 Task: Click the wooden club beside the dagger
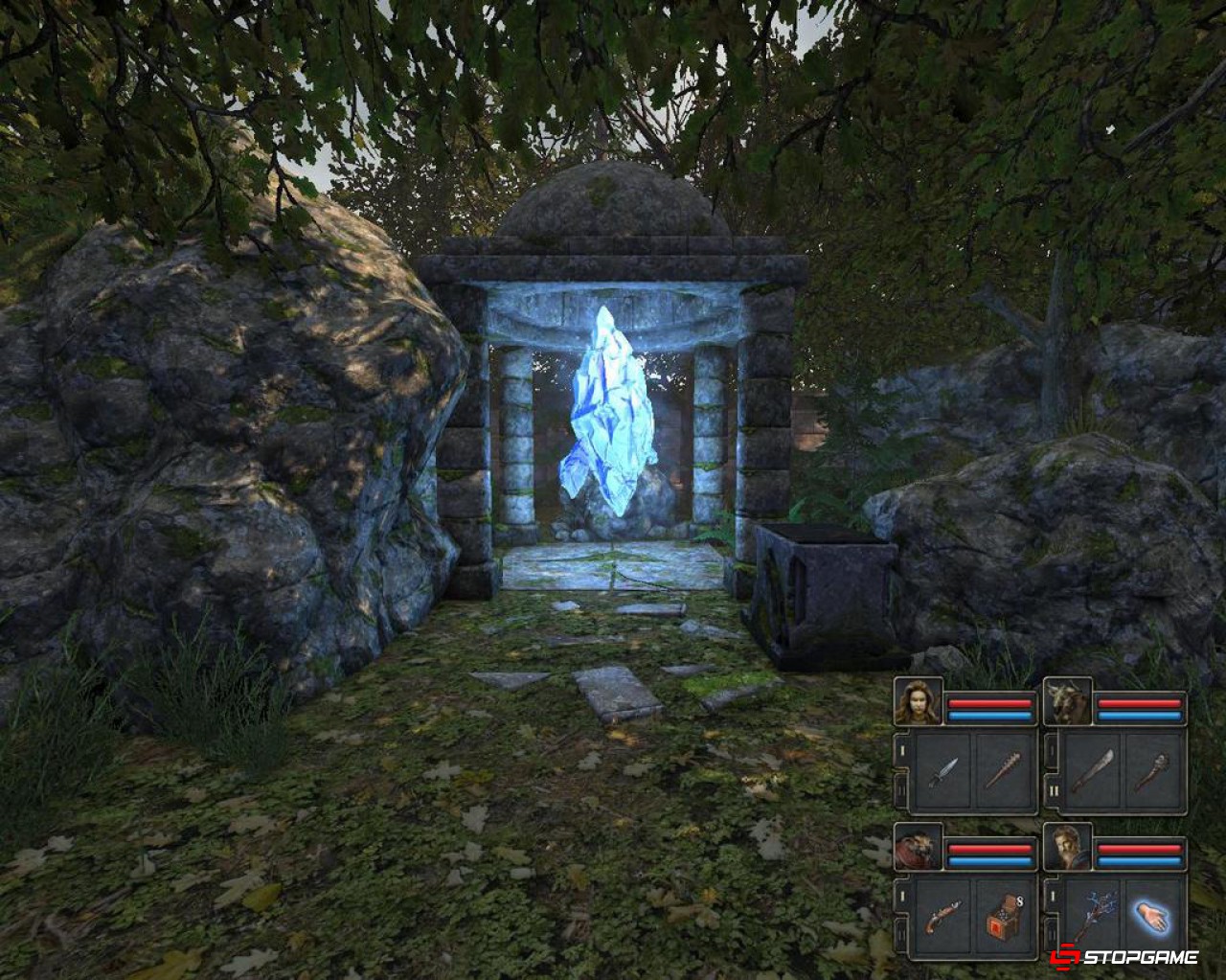tap(1006, 770)
